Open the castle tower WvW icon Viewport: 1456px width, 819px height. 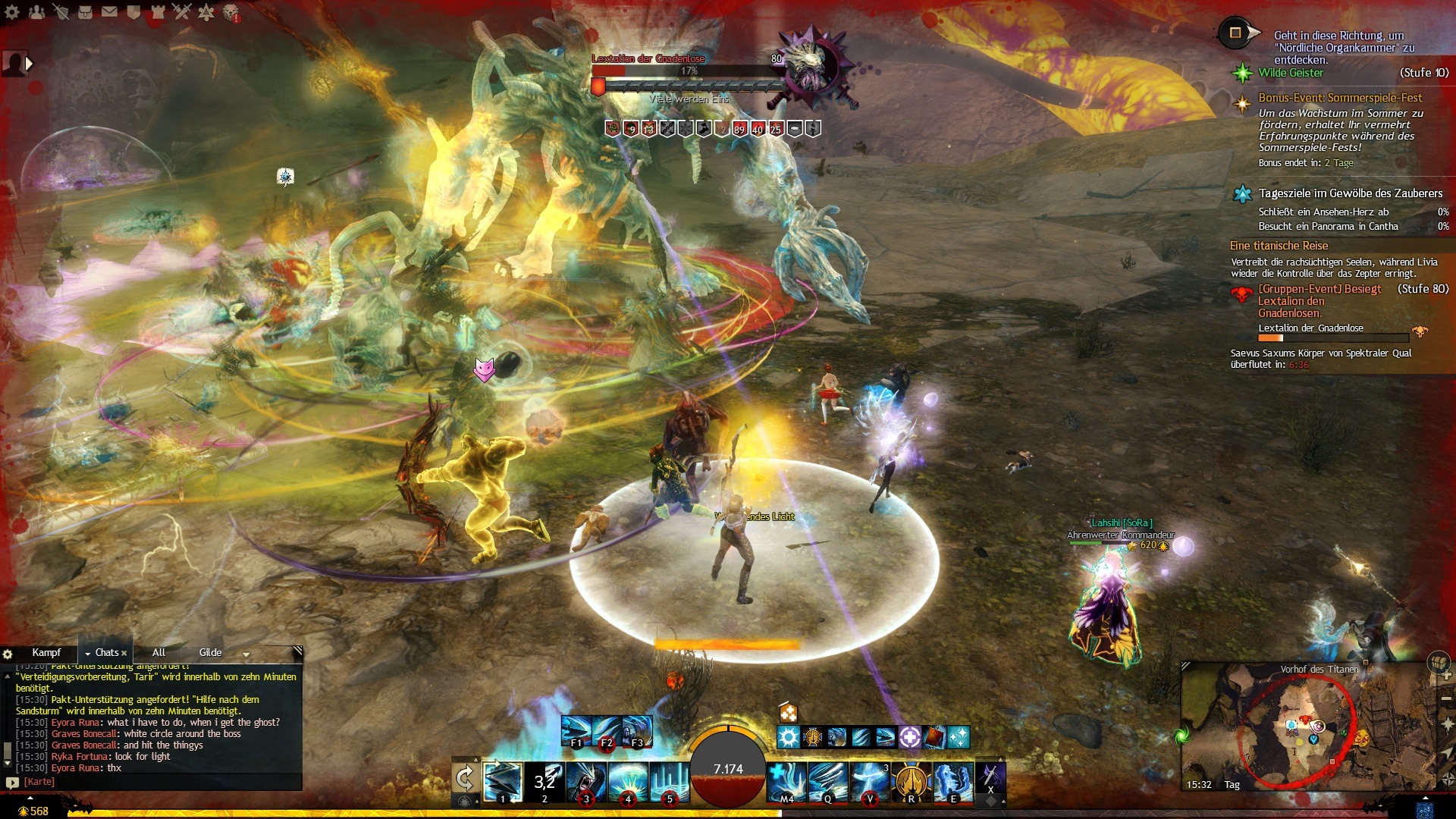[157, 11]
